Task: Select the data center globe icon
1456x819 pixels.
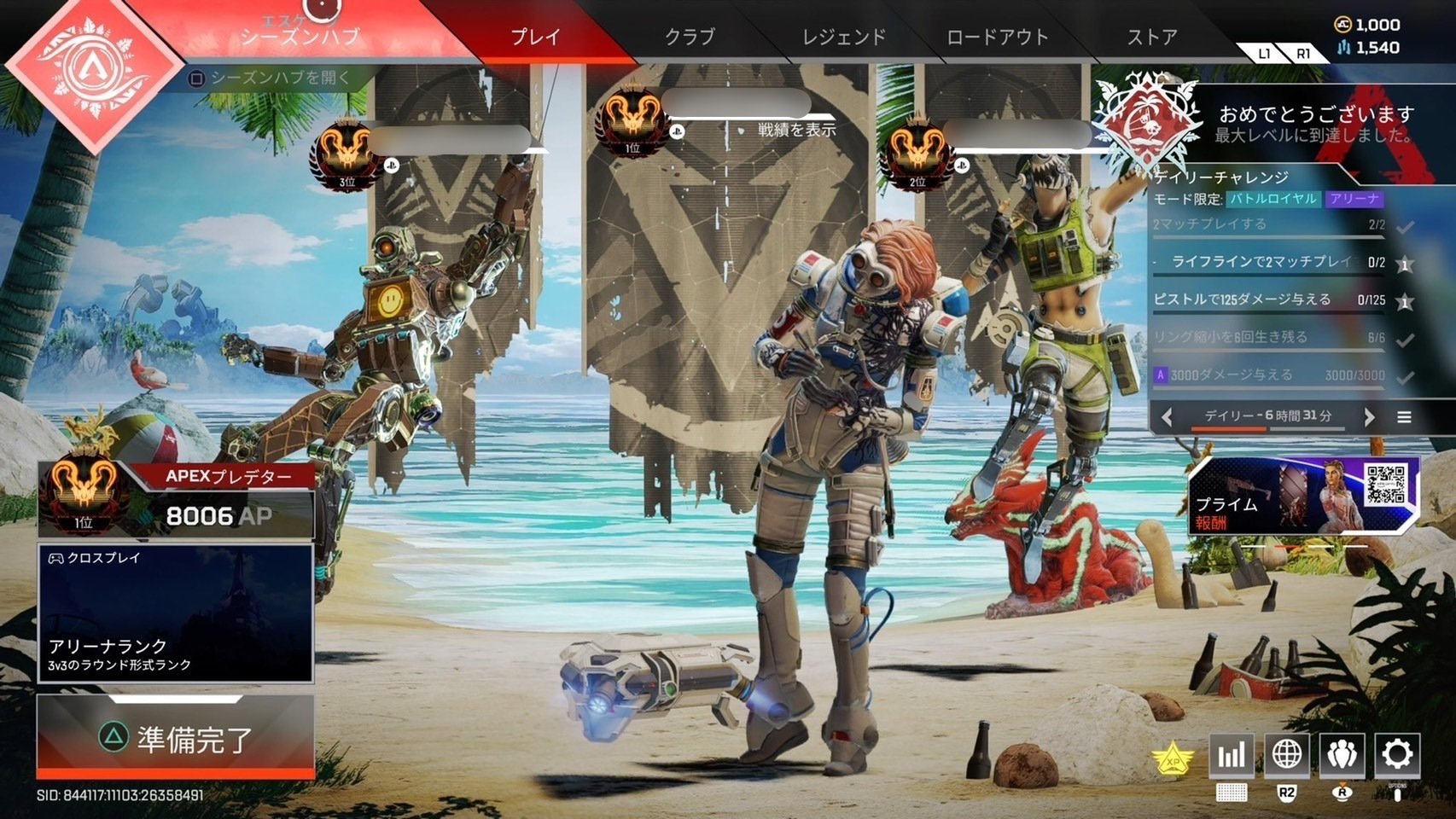Action: pos(1287,754)
